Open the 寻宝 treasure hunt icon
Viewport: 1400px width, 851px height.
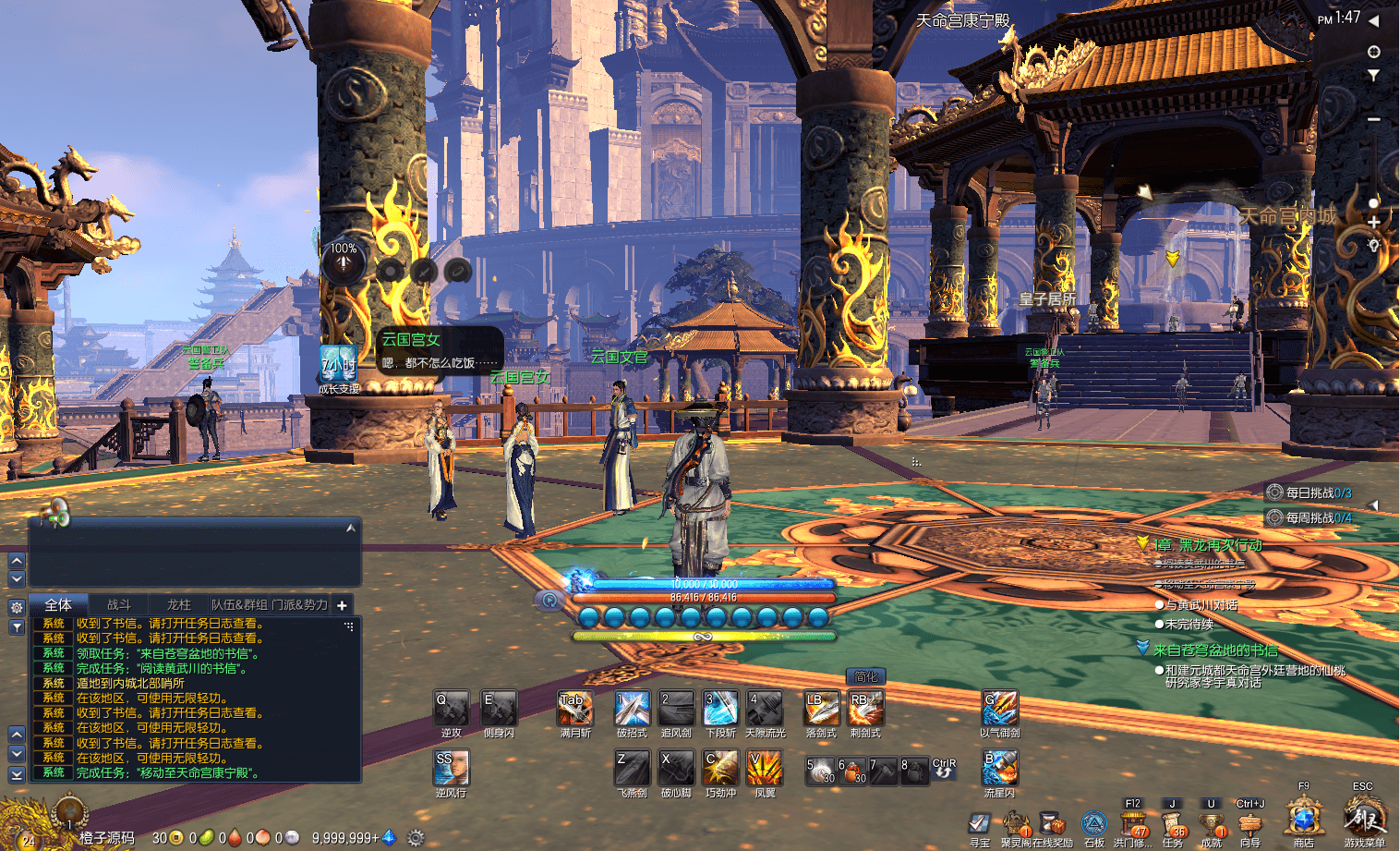pos(980,823)
